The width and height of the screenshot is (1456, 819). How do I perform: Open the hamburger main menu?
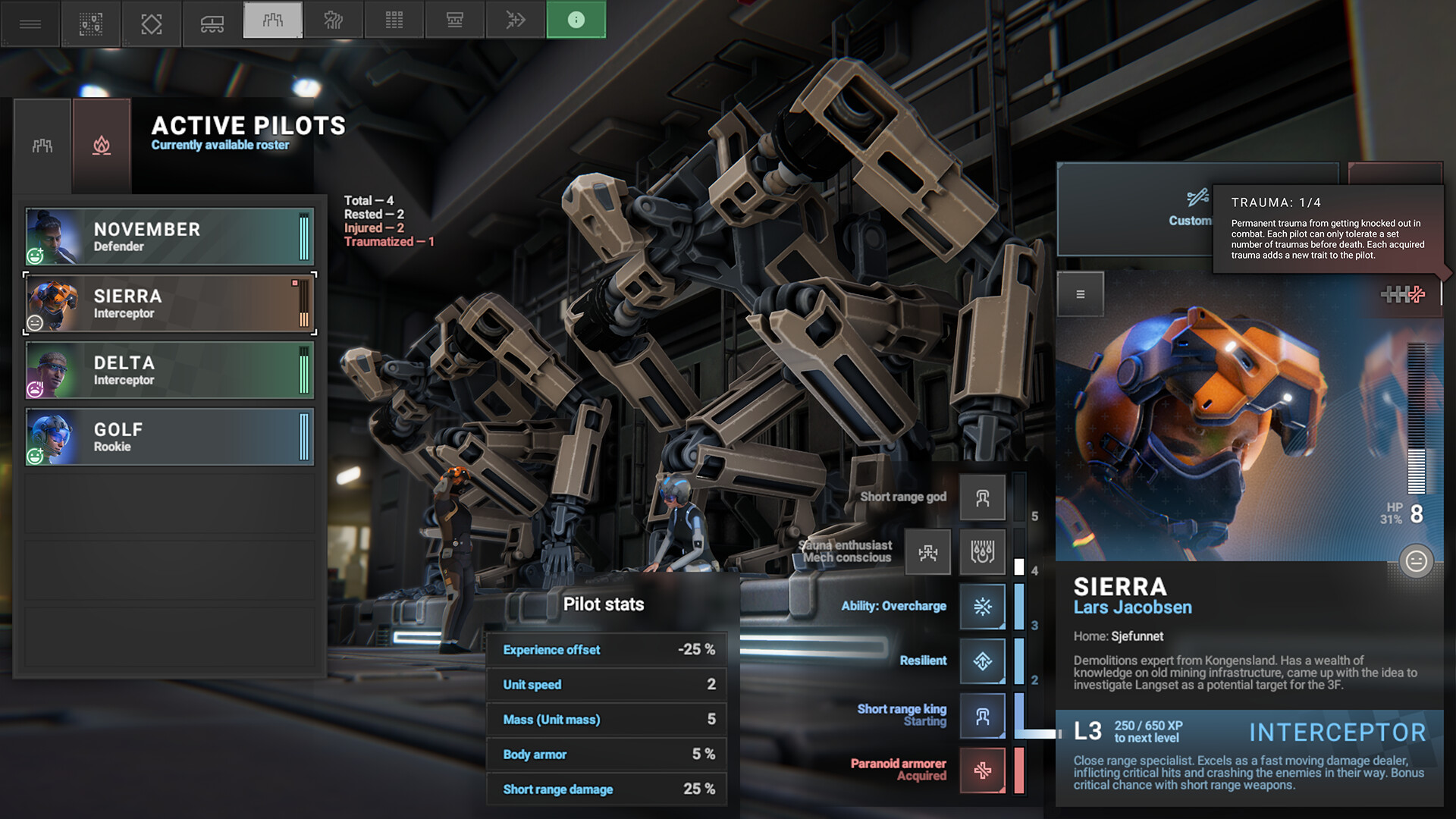(30, 24)
